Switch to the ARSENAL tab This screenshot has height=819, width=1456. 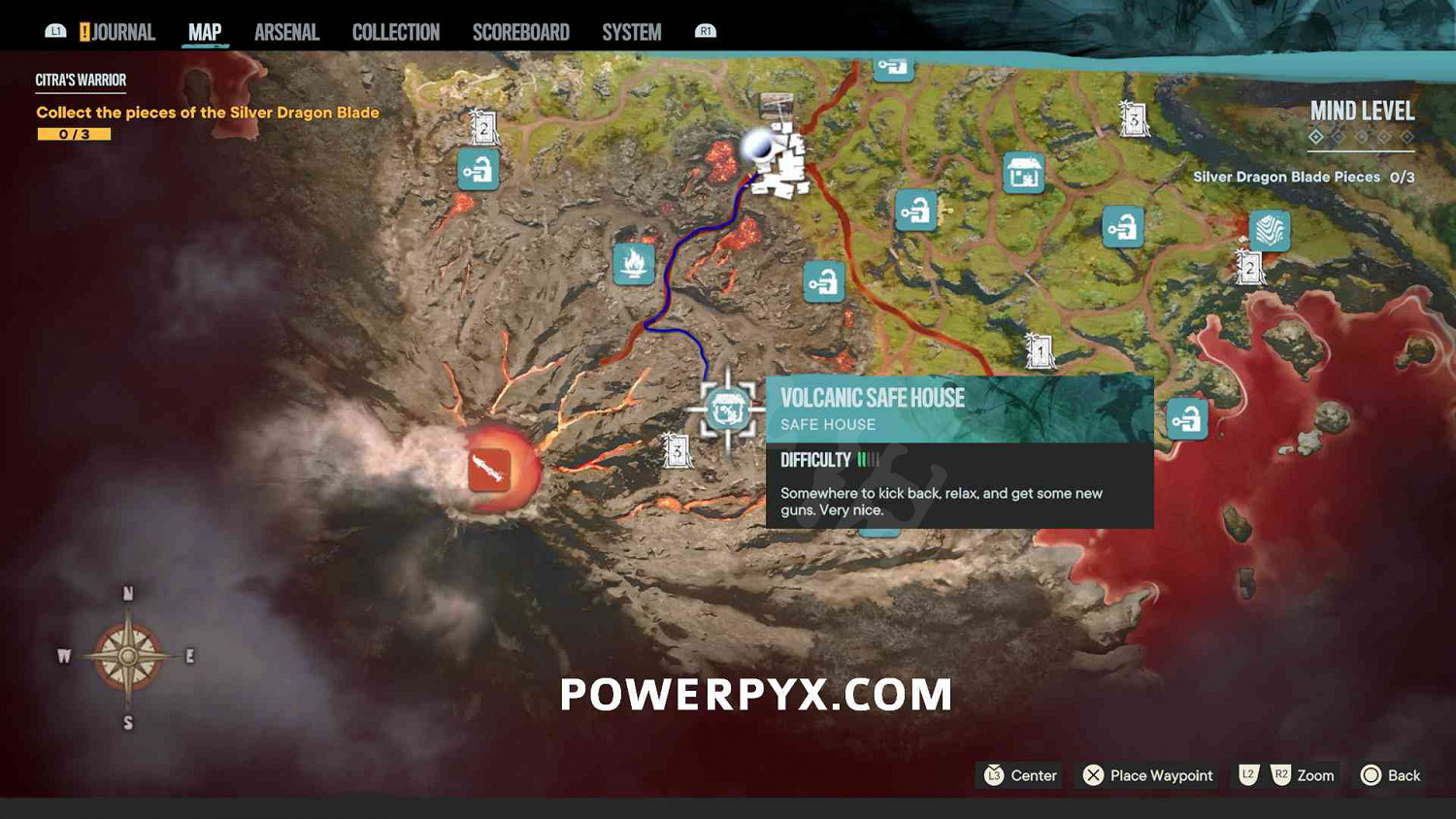(286, 31)
